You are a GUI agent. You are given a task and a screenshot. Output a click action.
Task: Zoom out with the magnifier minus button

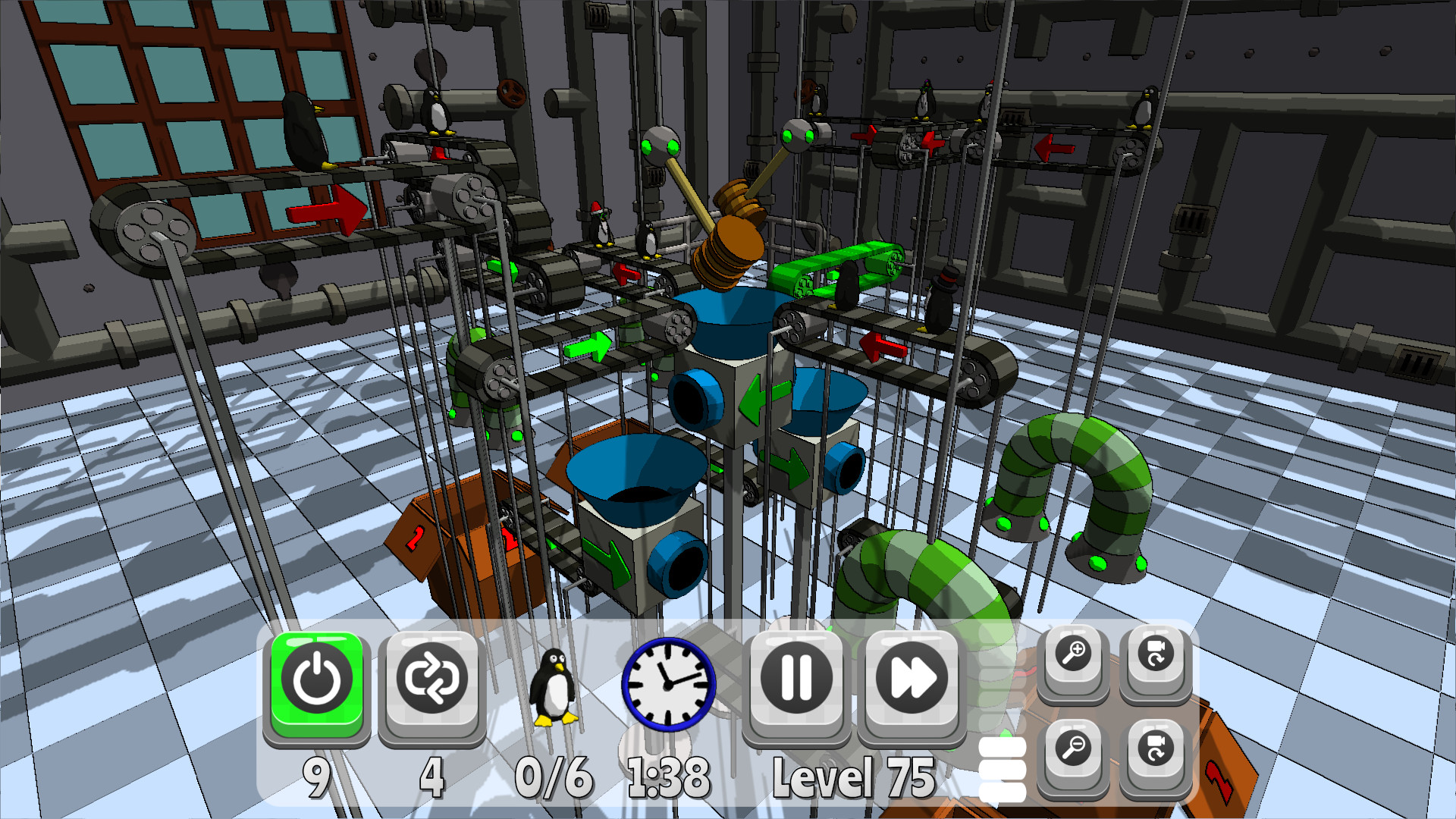point(1074,751)
